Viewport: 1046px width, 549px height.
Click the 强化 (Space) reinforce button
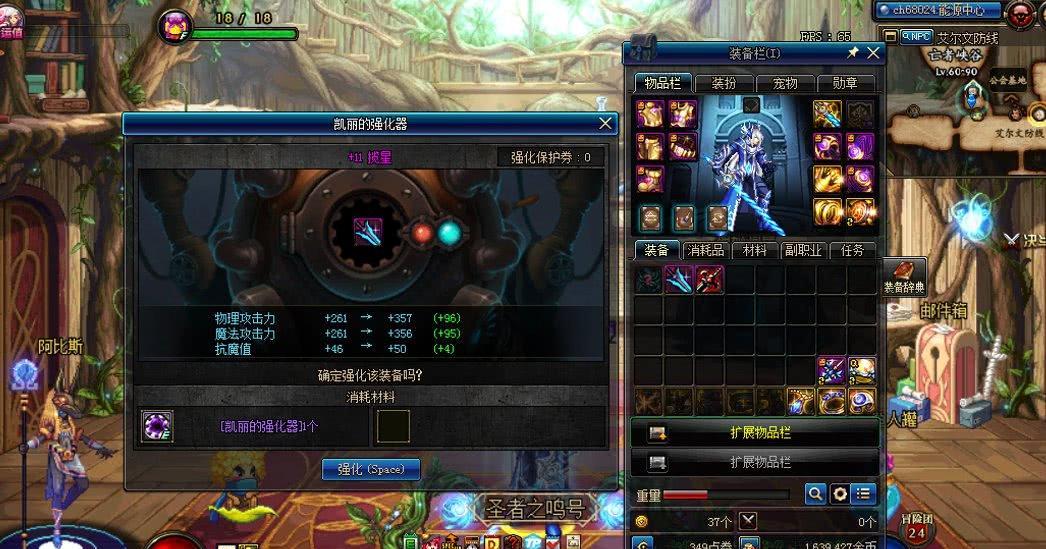[x=371, y=469]
